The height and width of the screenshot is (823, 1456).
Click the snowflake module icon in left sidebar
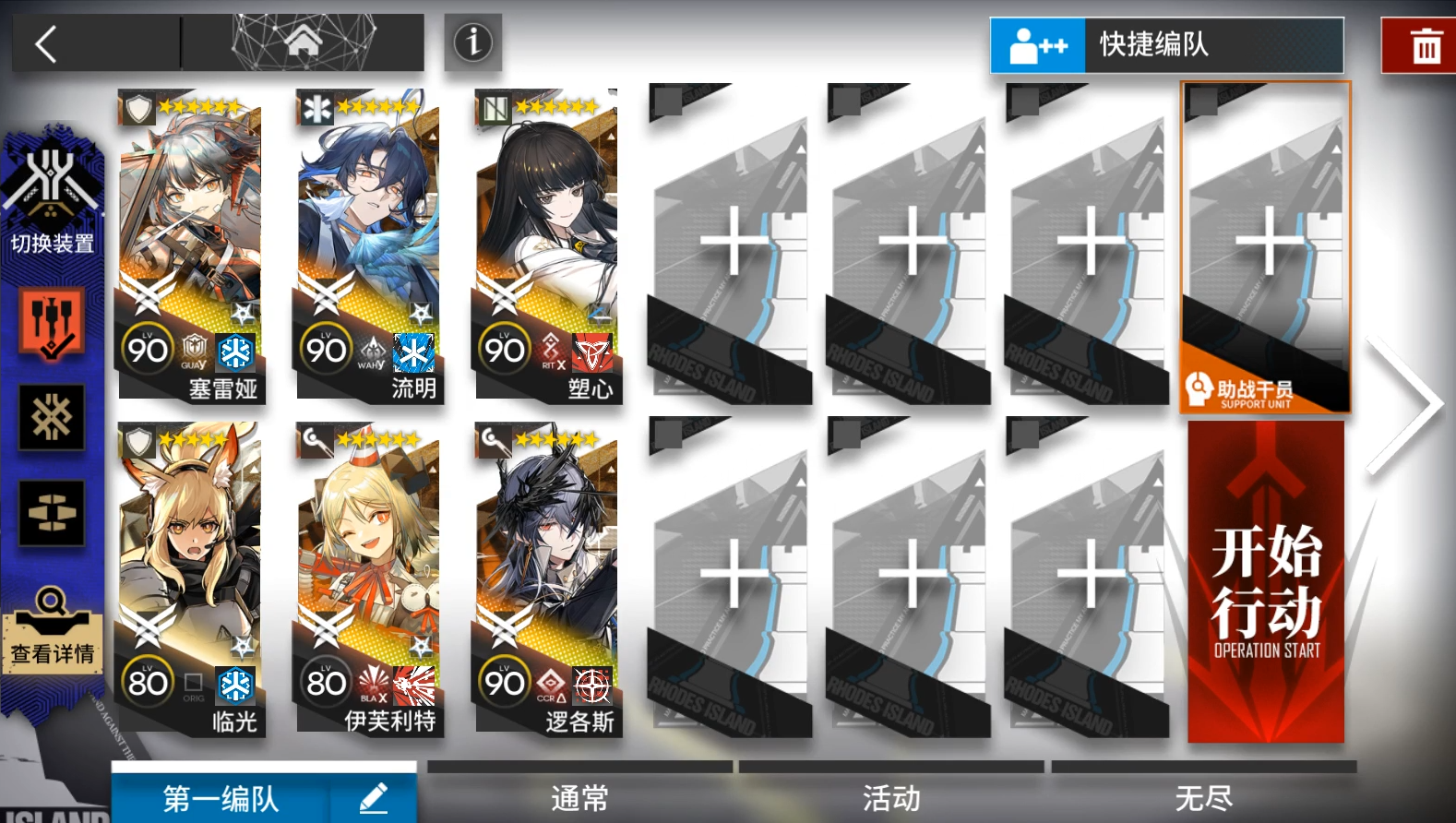(51, 417)
